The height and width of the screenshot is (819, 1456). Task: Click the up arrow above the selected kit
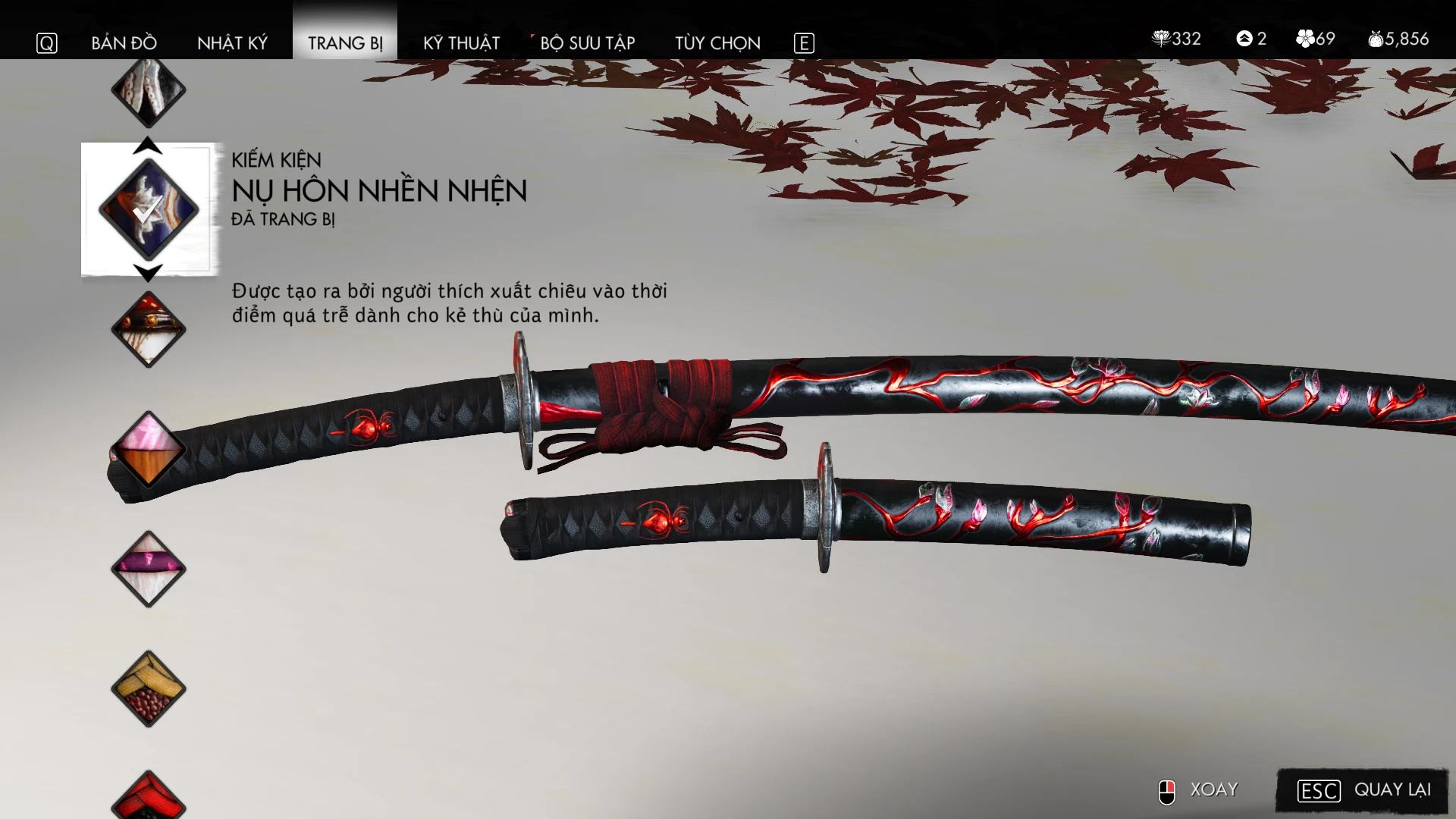point(148,146)
